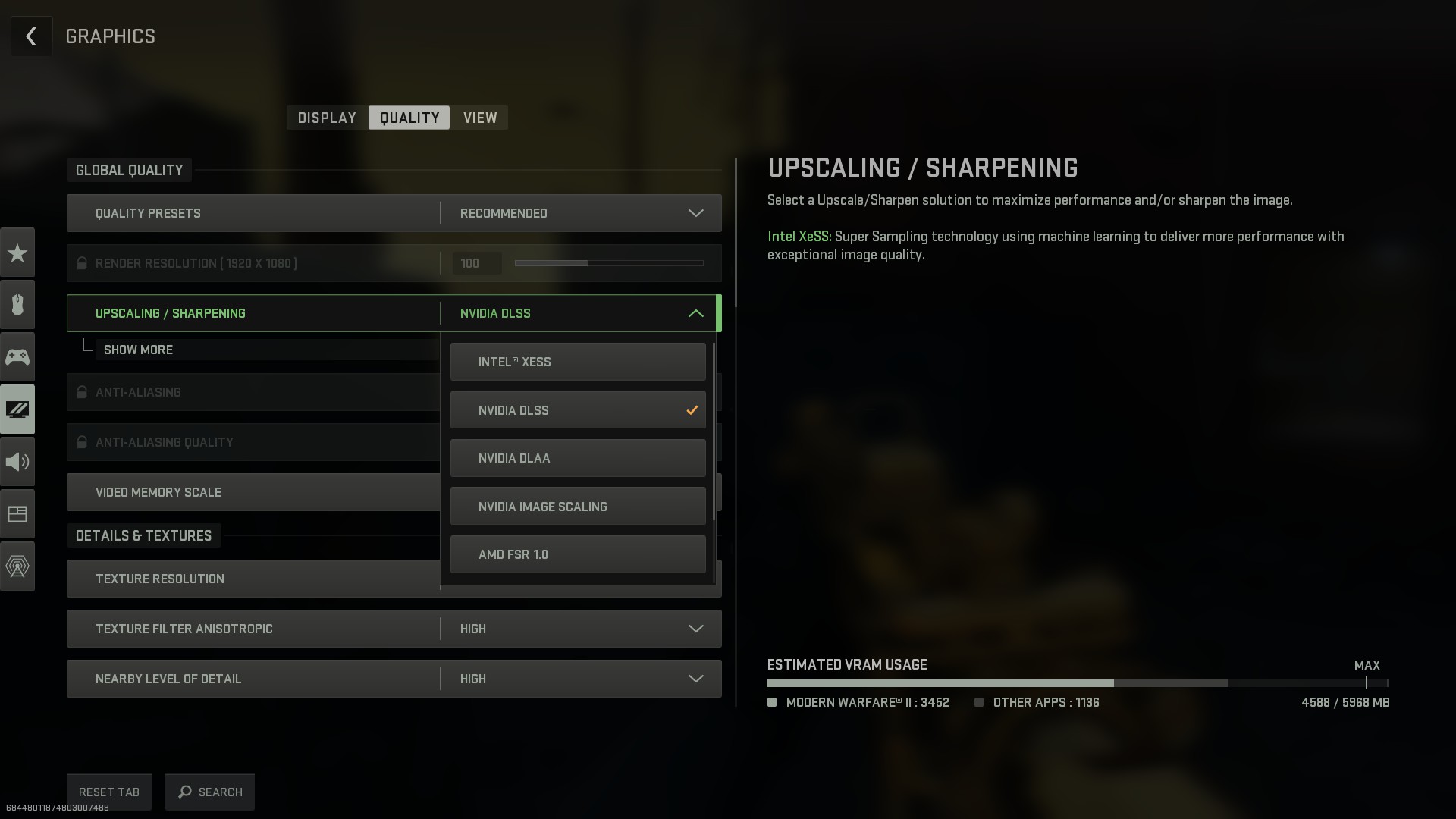Open the Search settings button
The height and width of the screenshot is (819, 1456).
(210, 792)
